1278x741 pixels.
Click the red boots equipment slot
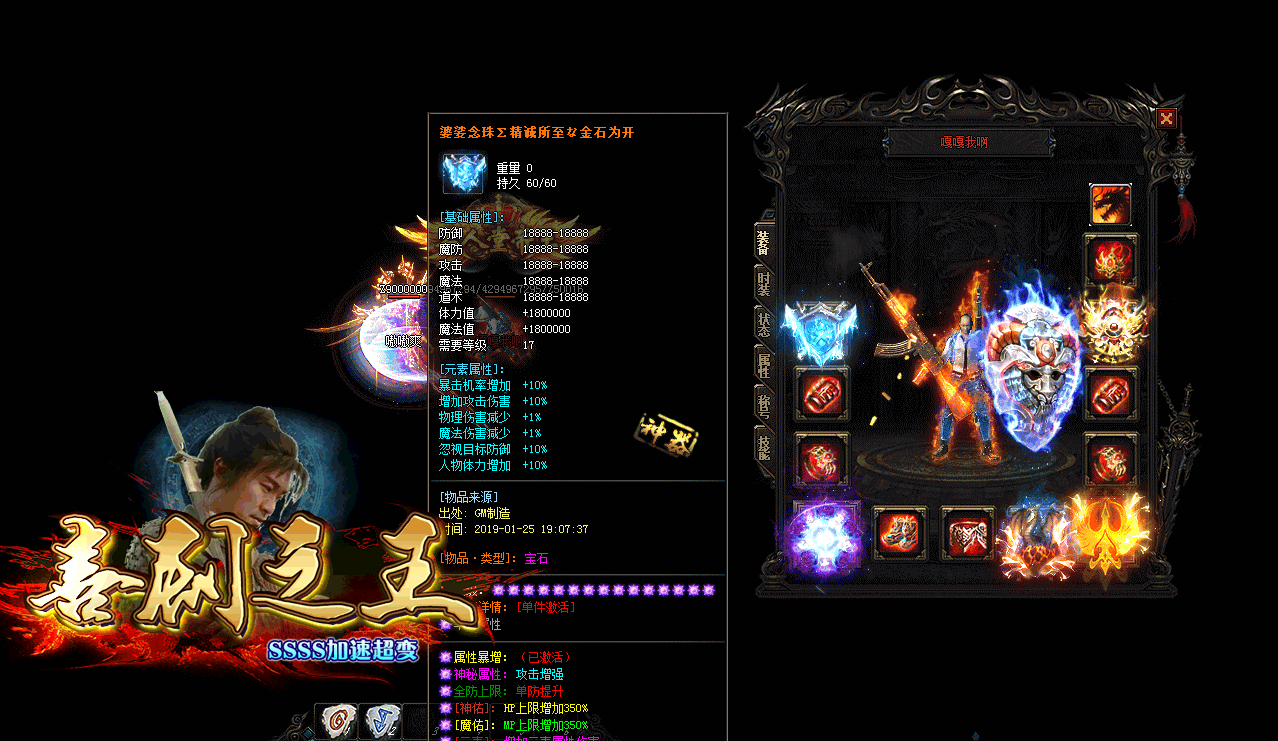(x=900, y=533)
